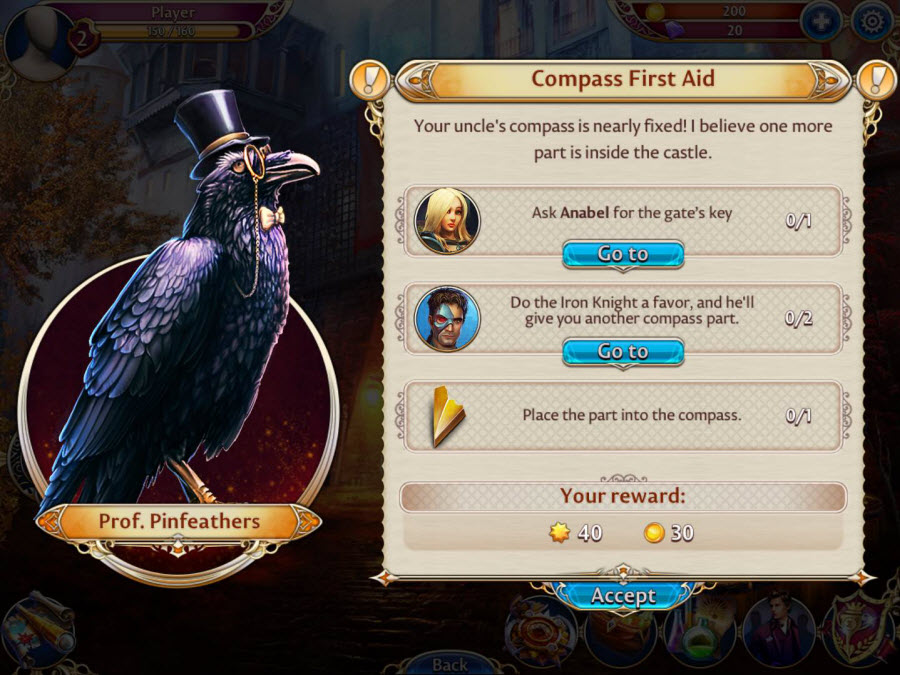Open the gear settings icon

872,21
